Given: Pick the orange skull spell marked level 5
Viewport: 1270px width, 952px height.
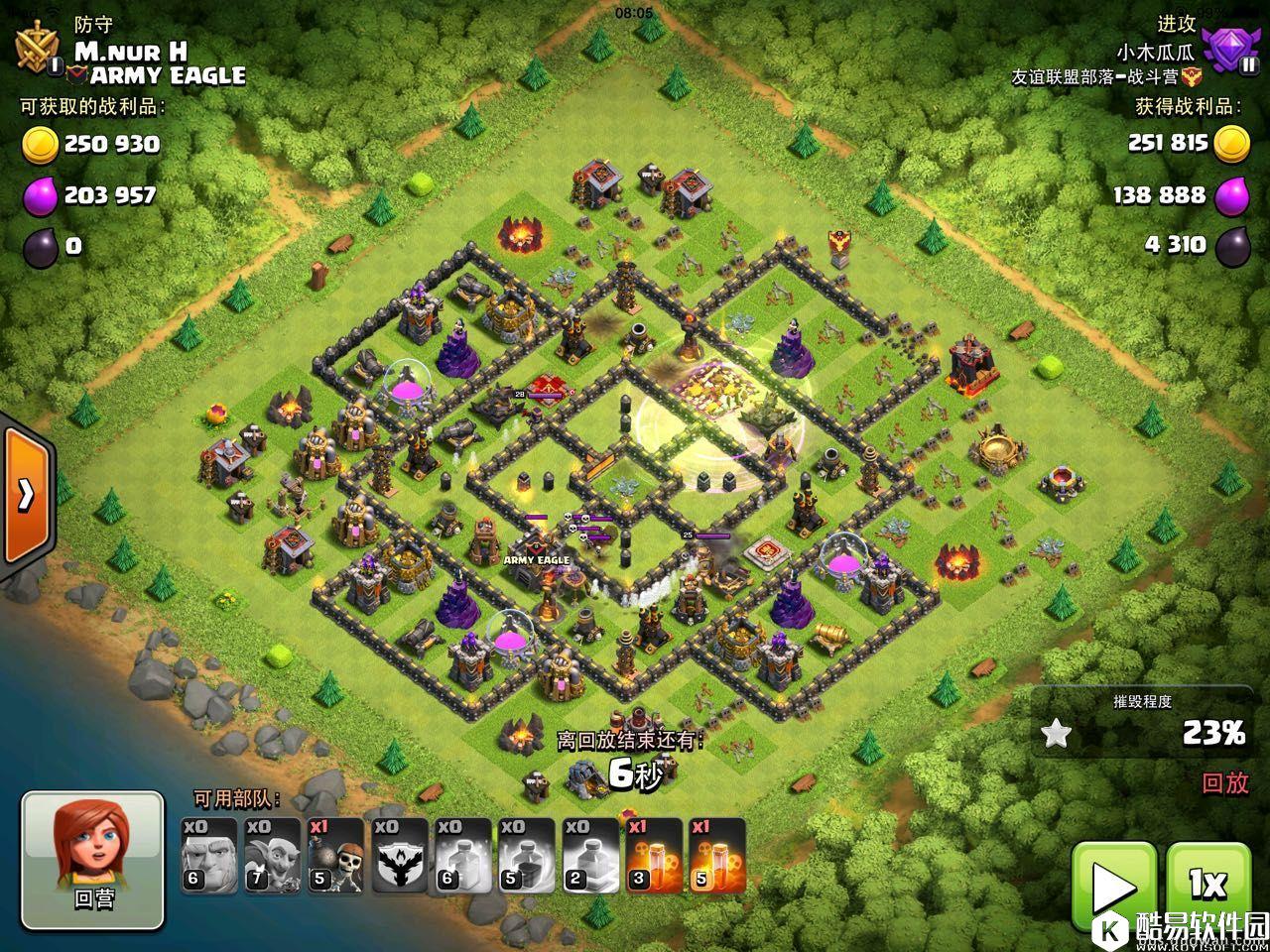Looking at the screenshot, I should [716, 855].
